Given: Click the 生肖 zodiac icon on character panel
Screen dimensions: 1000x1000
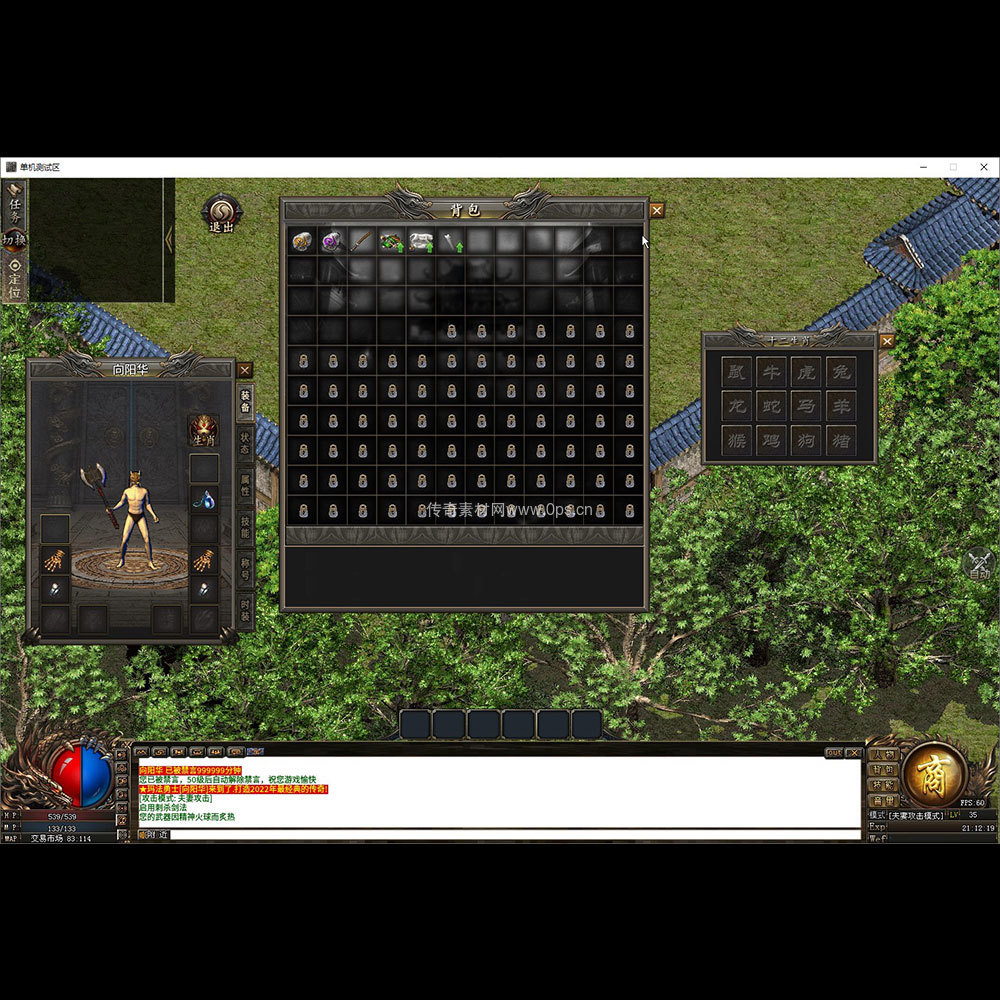Looking at the screenshot, I should tap(204, 430).
